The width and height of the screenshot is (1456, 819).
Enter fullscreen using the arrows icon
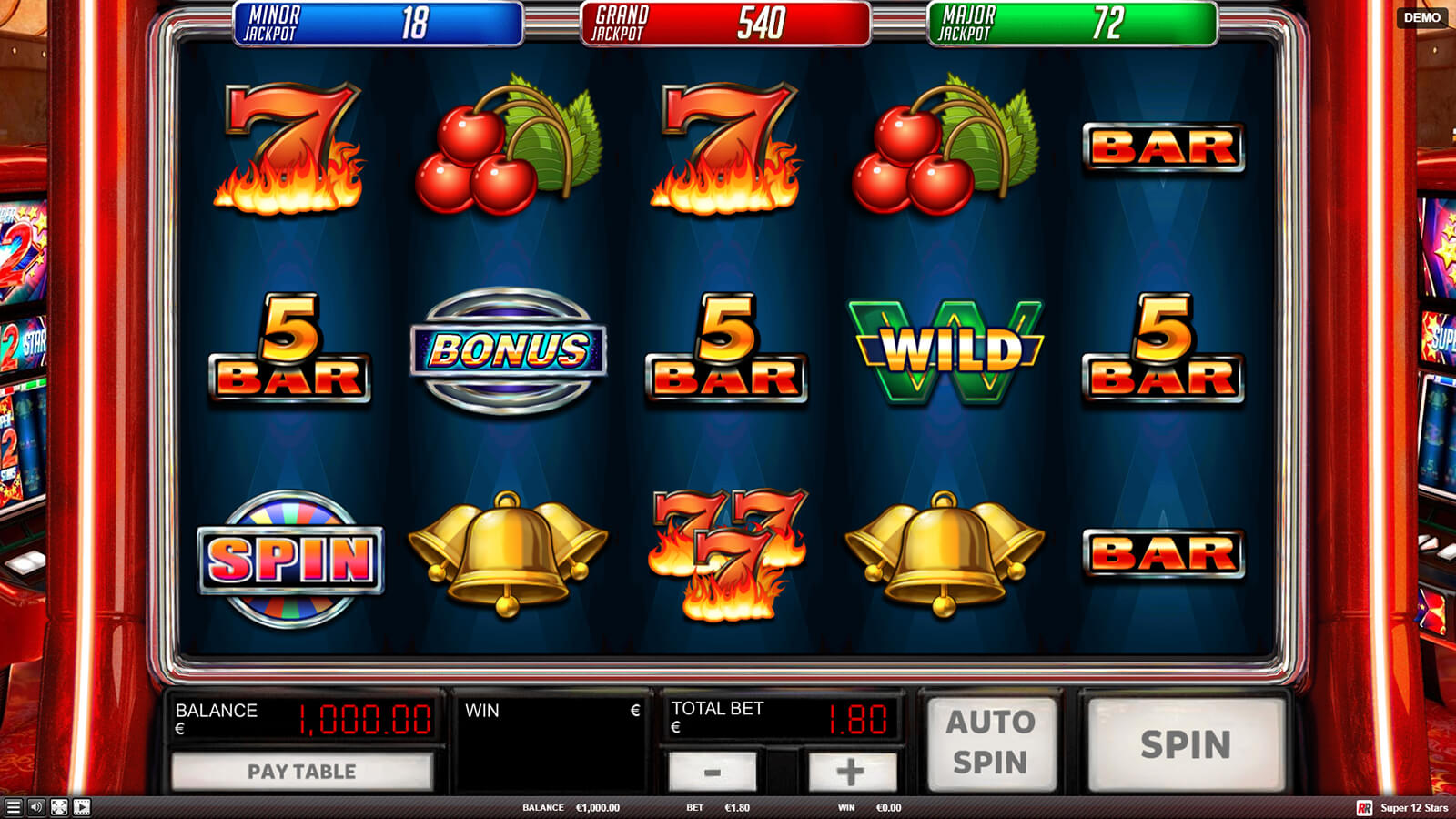[x=59, y=807]
